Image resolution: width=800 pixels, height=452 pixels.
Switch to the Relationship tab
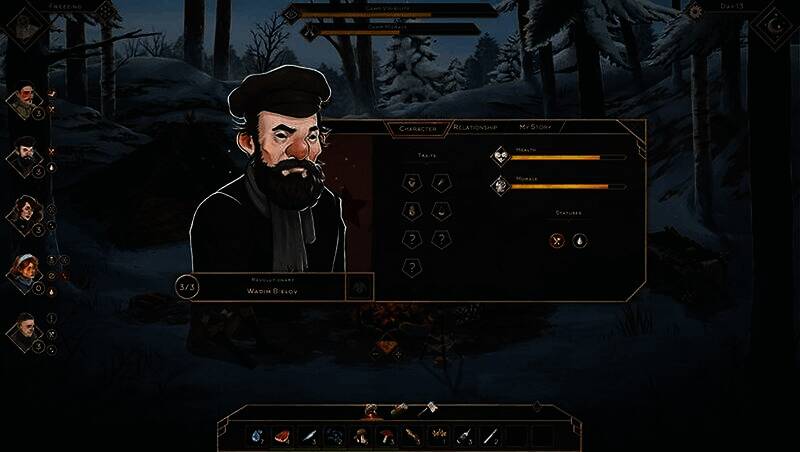tap(478, 128)
